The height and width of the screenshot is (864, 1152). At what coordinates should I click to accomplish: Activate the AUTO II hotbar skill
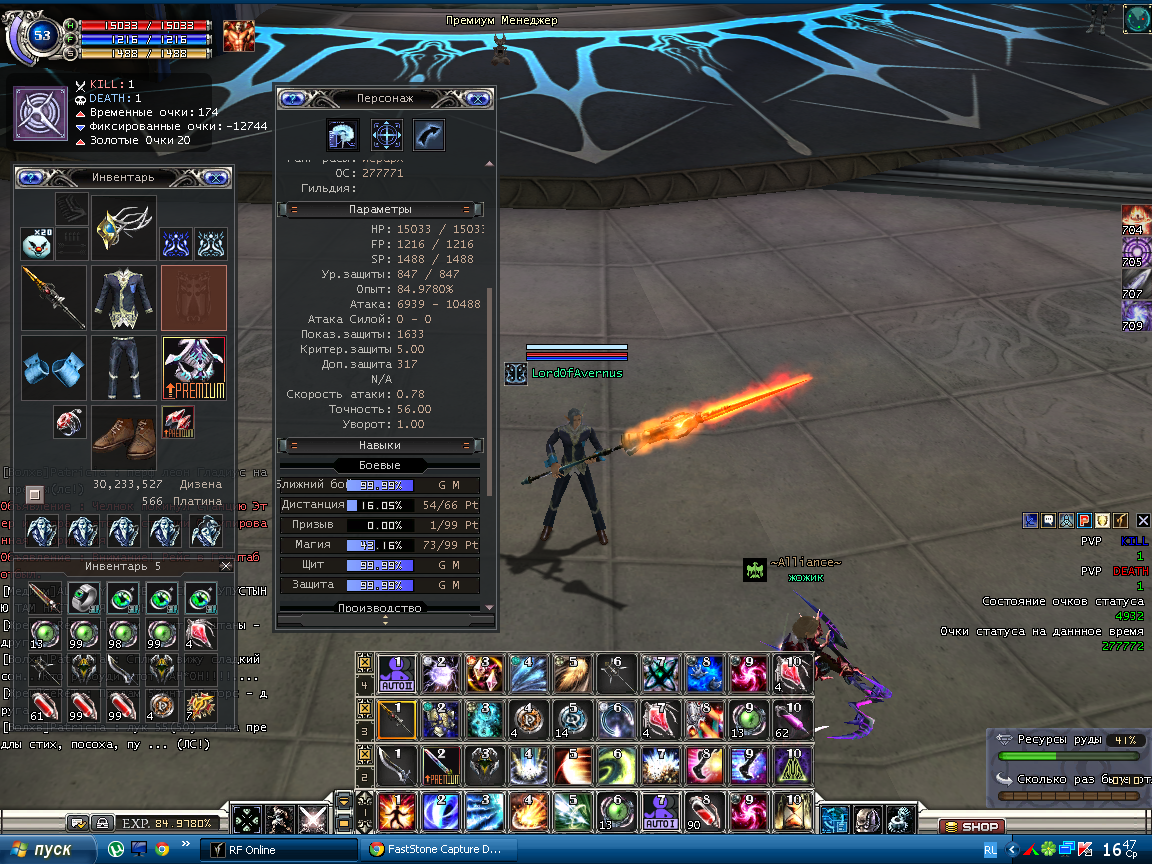coord(396,673)
